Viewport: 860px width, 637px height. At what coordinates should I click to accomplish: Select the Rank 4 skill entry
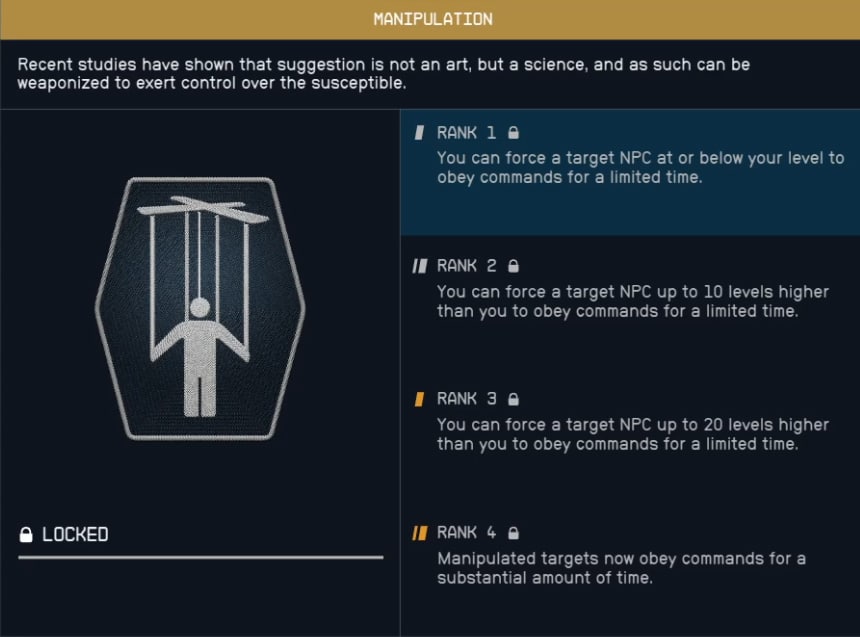coord(630,565)
